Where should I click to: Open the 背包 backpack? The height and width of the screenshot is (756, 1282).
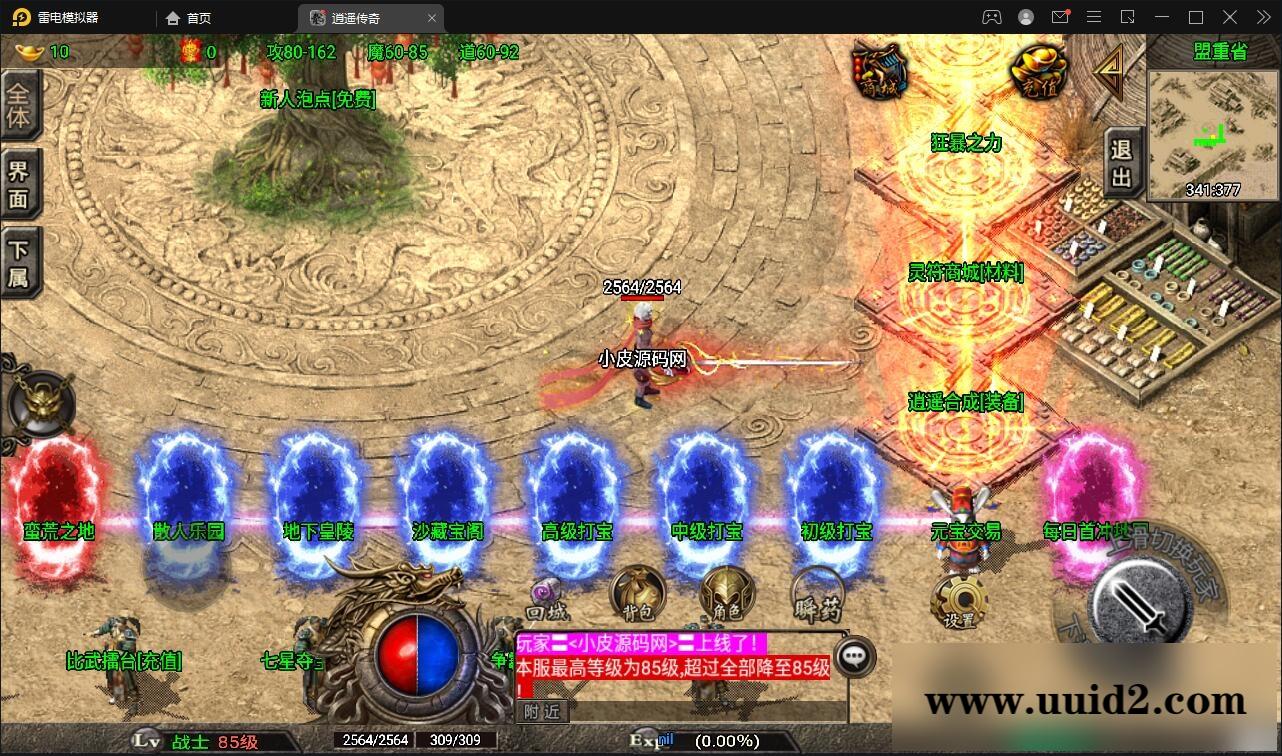[637, 595]
